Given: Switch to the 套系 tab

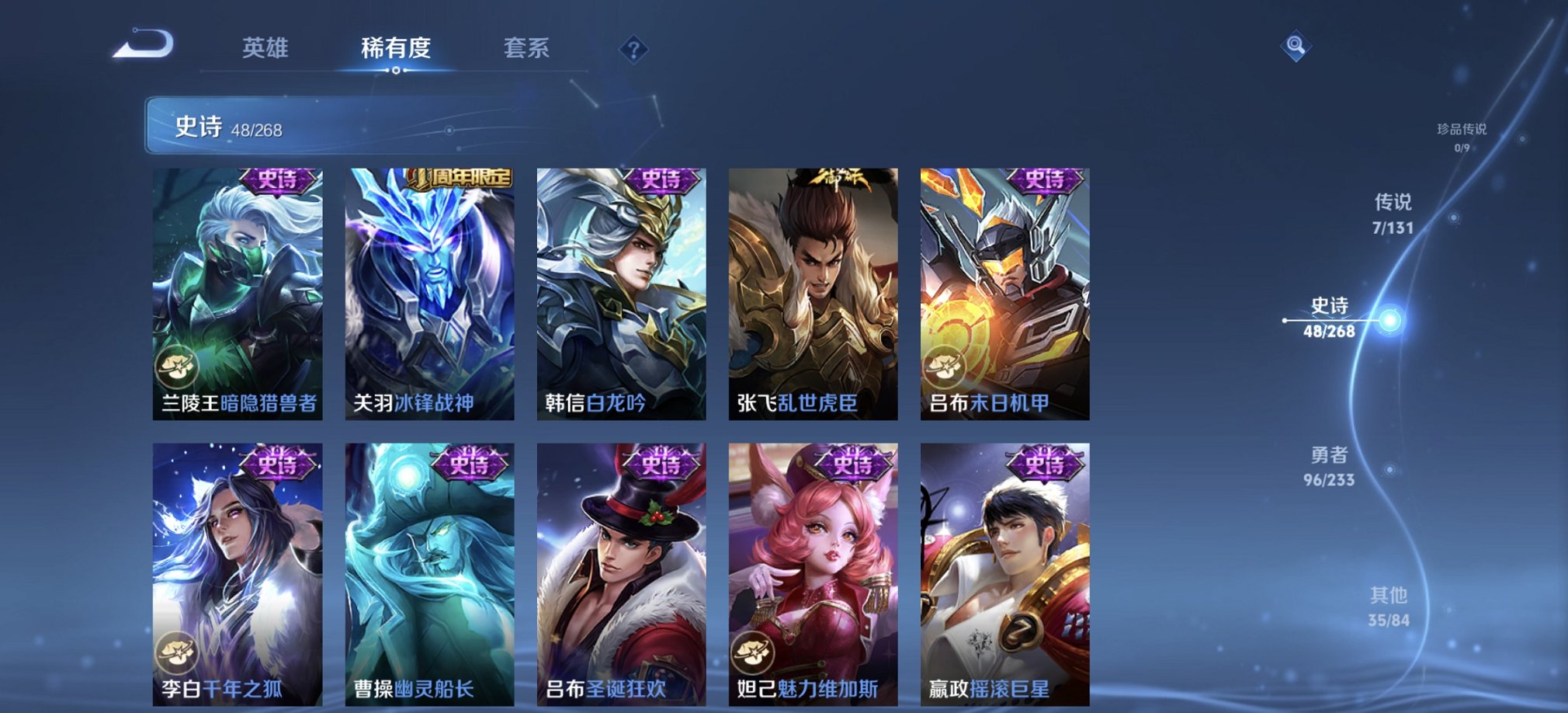Looking at the screenshot, I should [526, 49].
